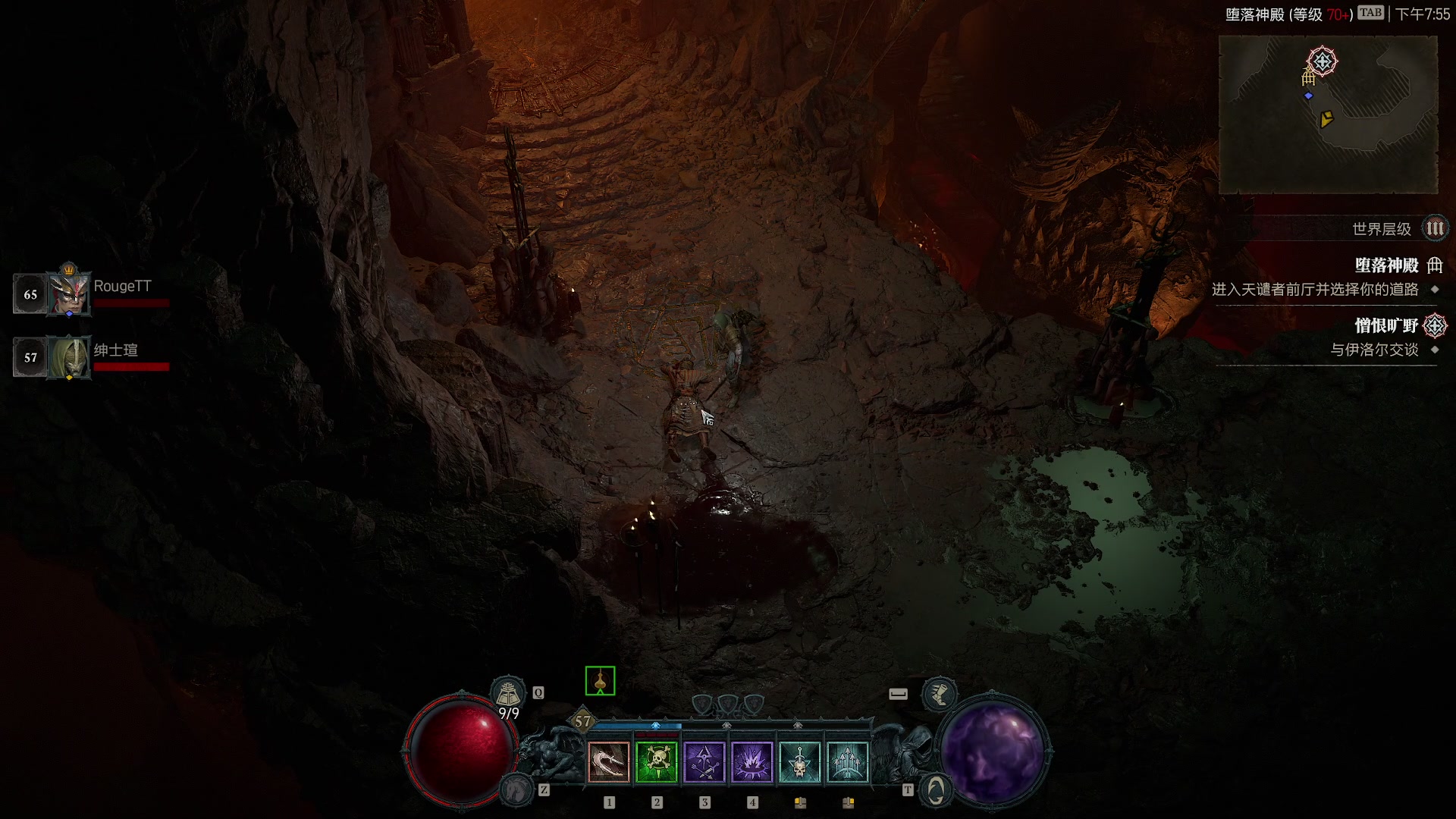
Task: Select the 堕落神殿 dungeon quest tracker entry
Action: [1386, 265]
